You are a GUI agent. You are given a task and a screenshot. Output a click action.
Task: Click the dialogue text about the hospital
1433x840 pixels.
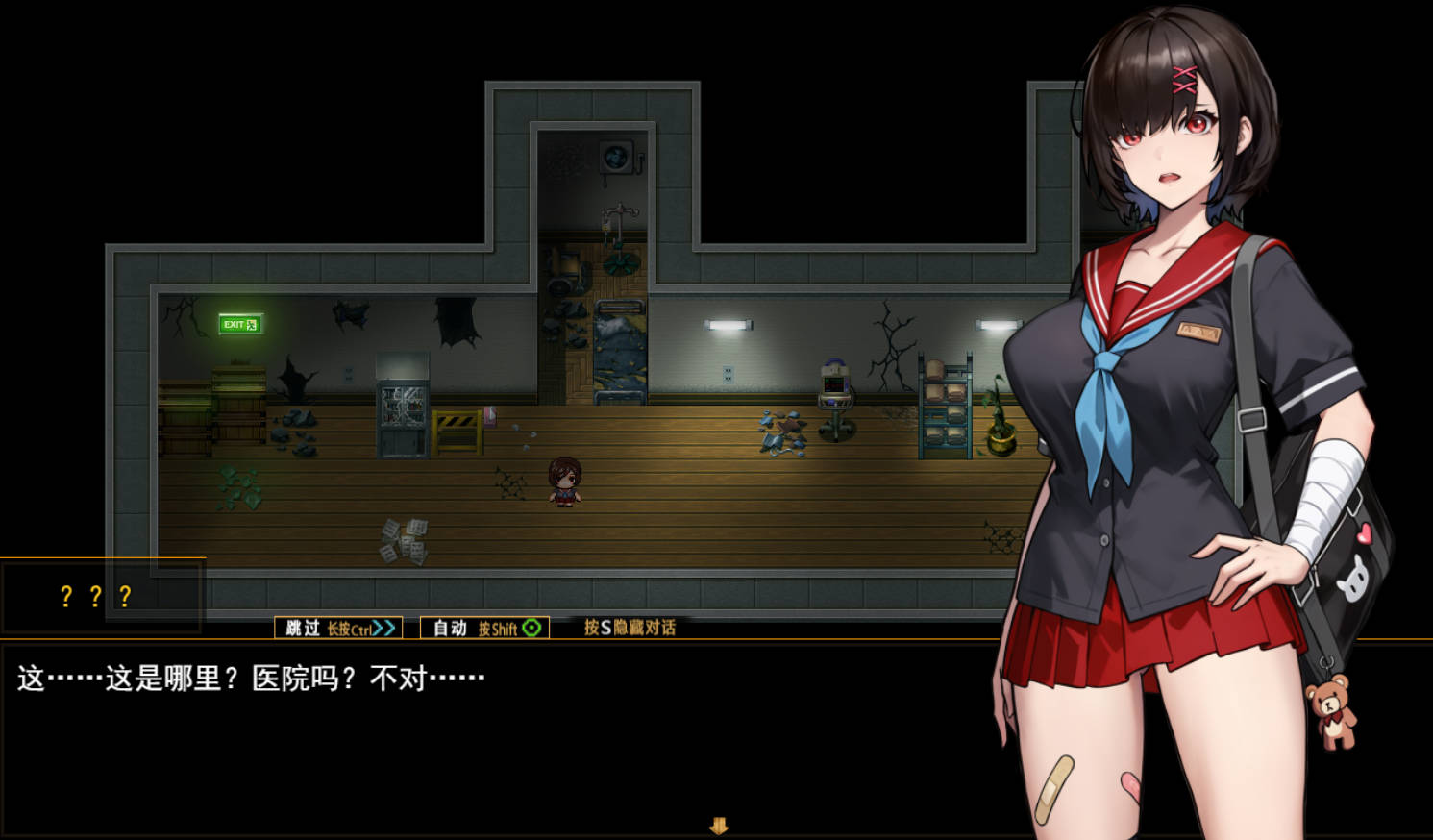(x=250, y=677)
